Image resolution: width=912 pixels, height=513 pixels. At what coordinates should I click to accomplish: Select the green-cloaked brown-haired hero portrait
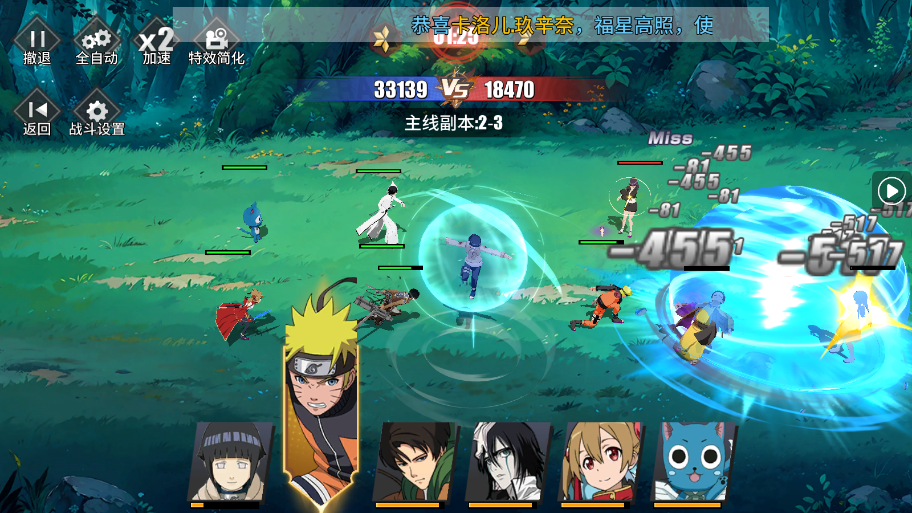(412, 461)
